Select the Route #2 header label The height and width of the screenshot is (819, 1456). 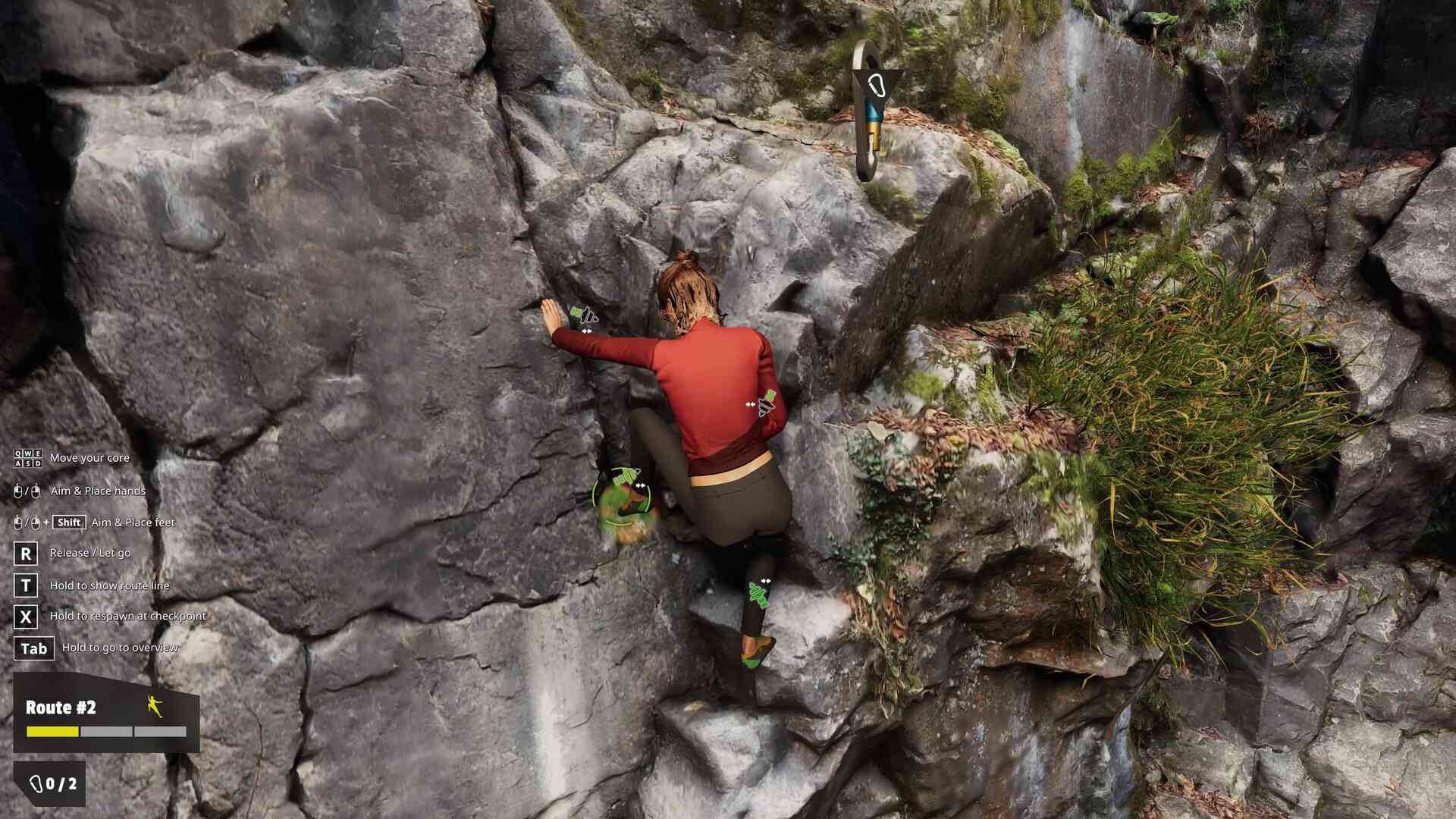(61, 708)
